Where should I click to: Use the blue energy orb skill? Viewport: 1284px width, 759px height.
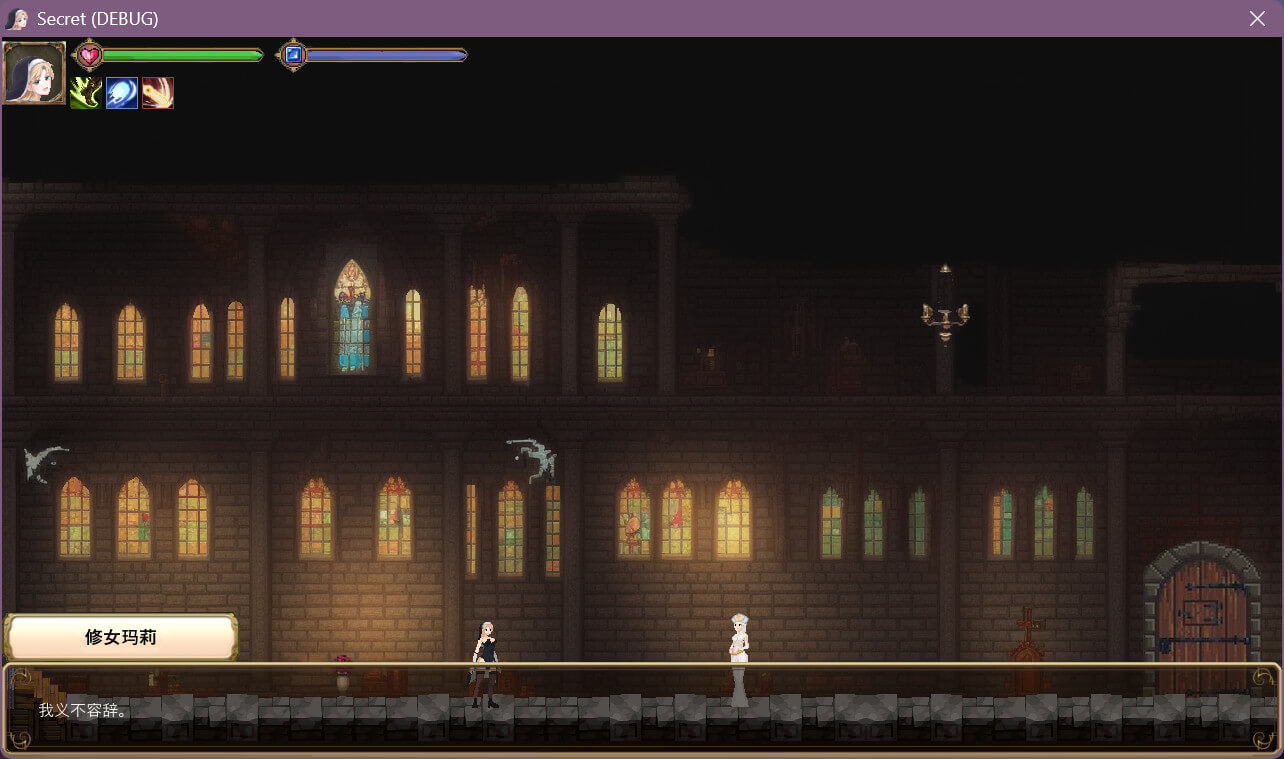point(122,93)
